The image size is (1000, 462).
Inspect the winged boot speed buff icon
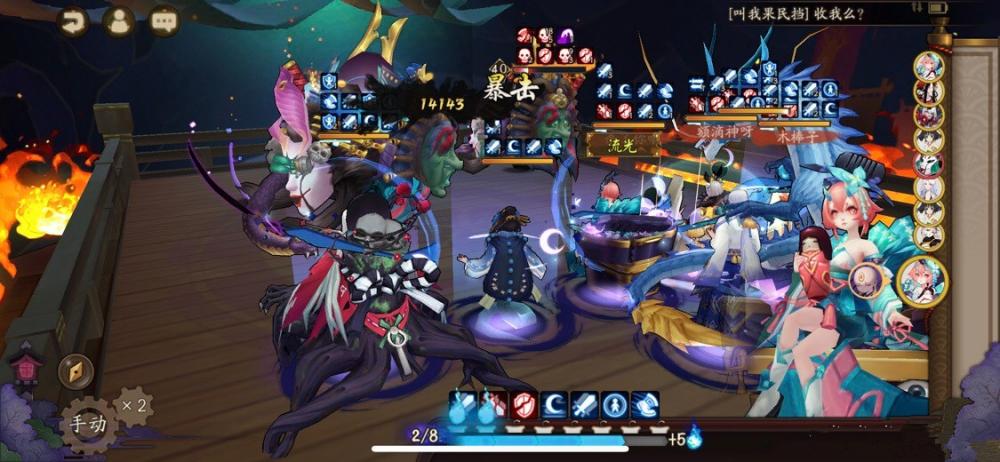[x=645, y=405]
